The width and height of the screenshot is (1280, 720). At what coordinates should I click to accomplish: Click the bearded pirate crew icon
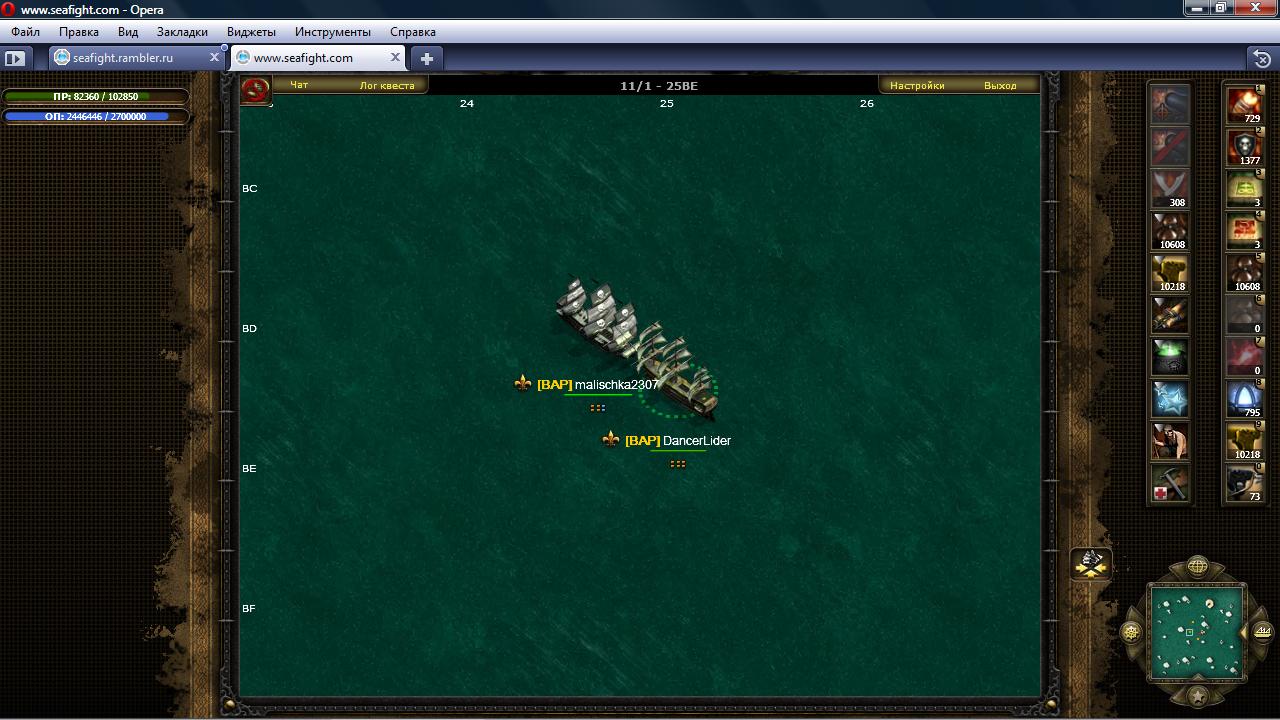coord(1169,440)
